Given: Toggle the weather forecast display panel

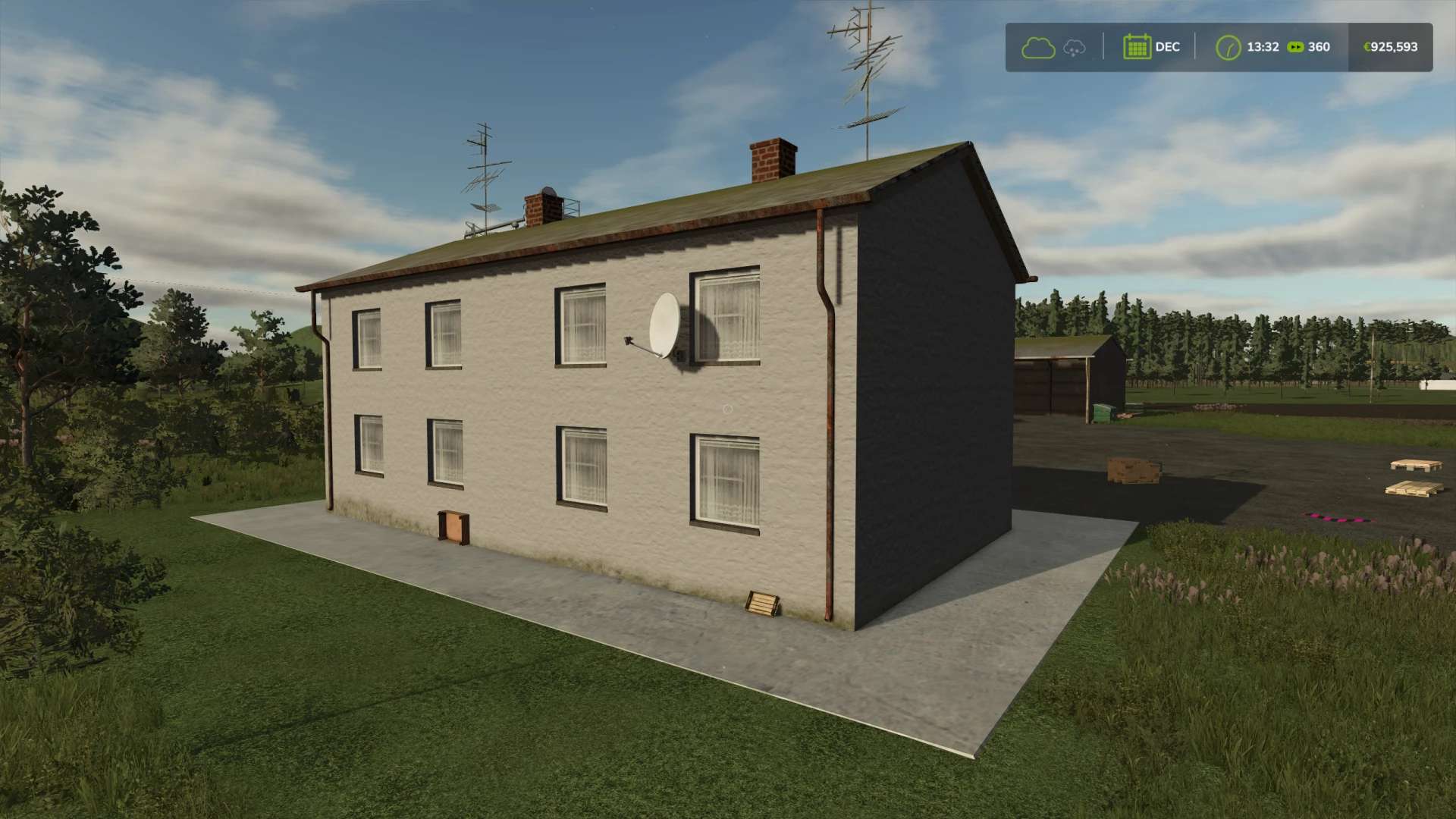Looking at the screenshot, I should pyautogui.click(x=1054, y=47).
